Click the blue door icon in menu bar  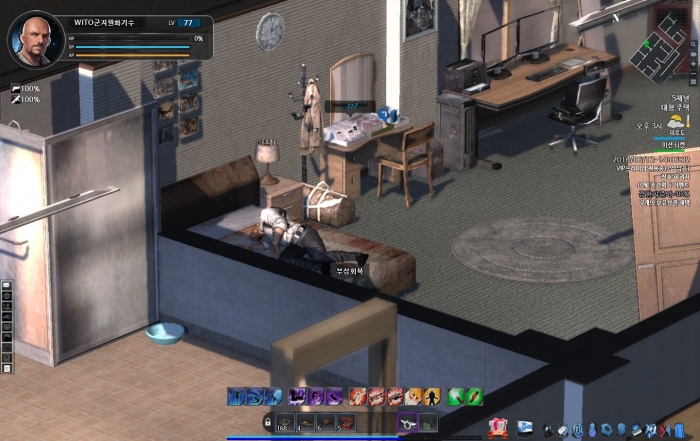[680, 430]
